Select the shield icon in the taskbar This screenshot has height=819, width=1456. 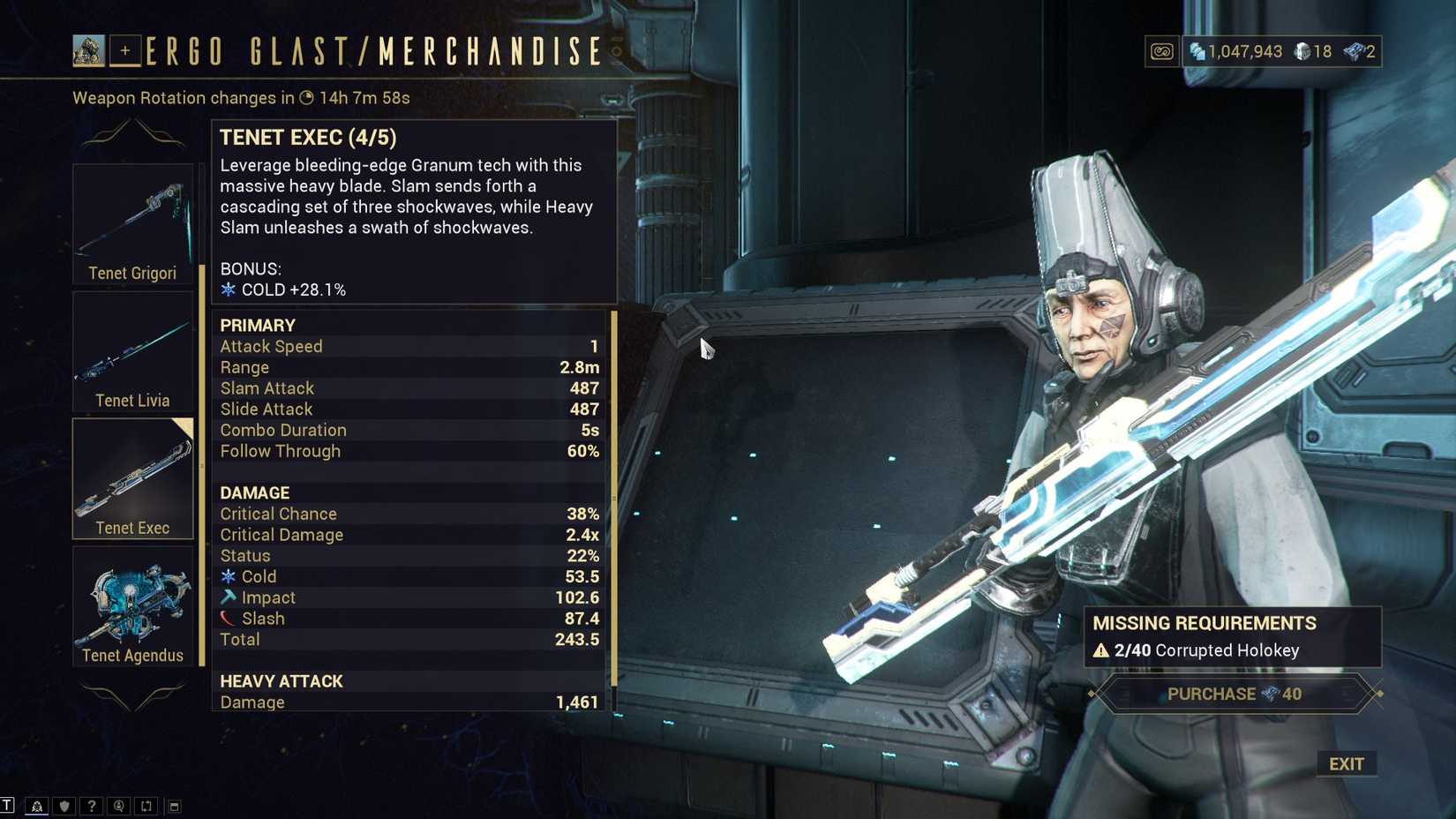point(63,806)
